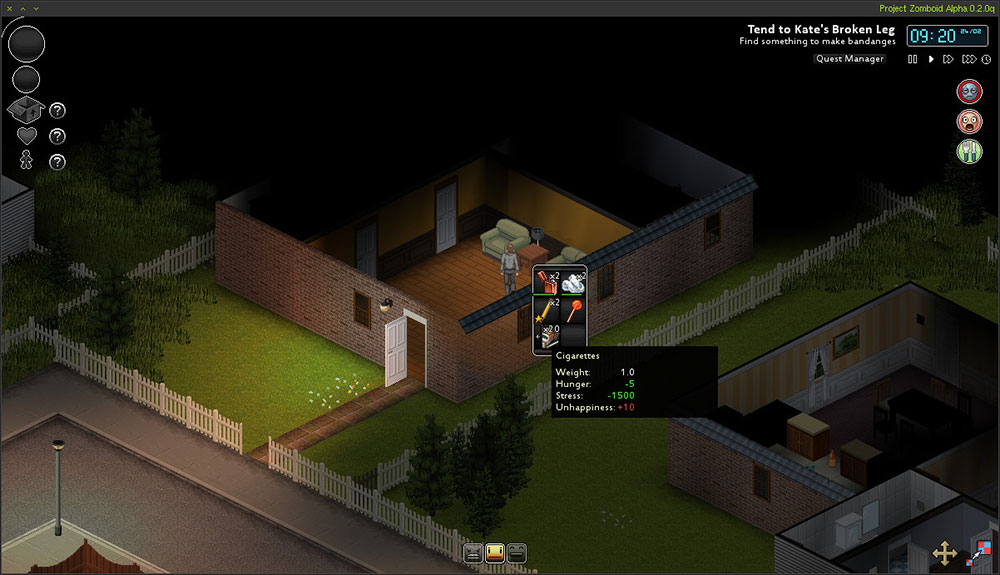Open the heart health panel
This screenshot has width=1000, height=575.
27,135
